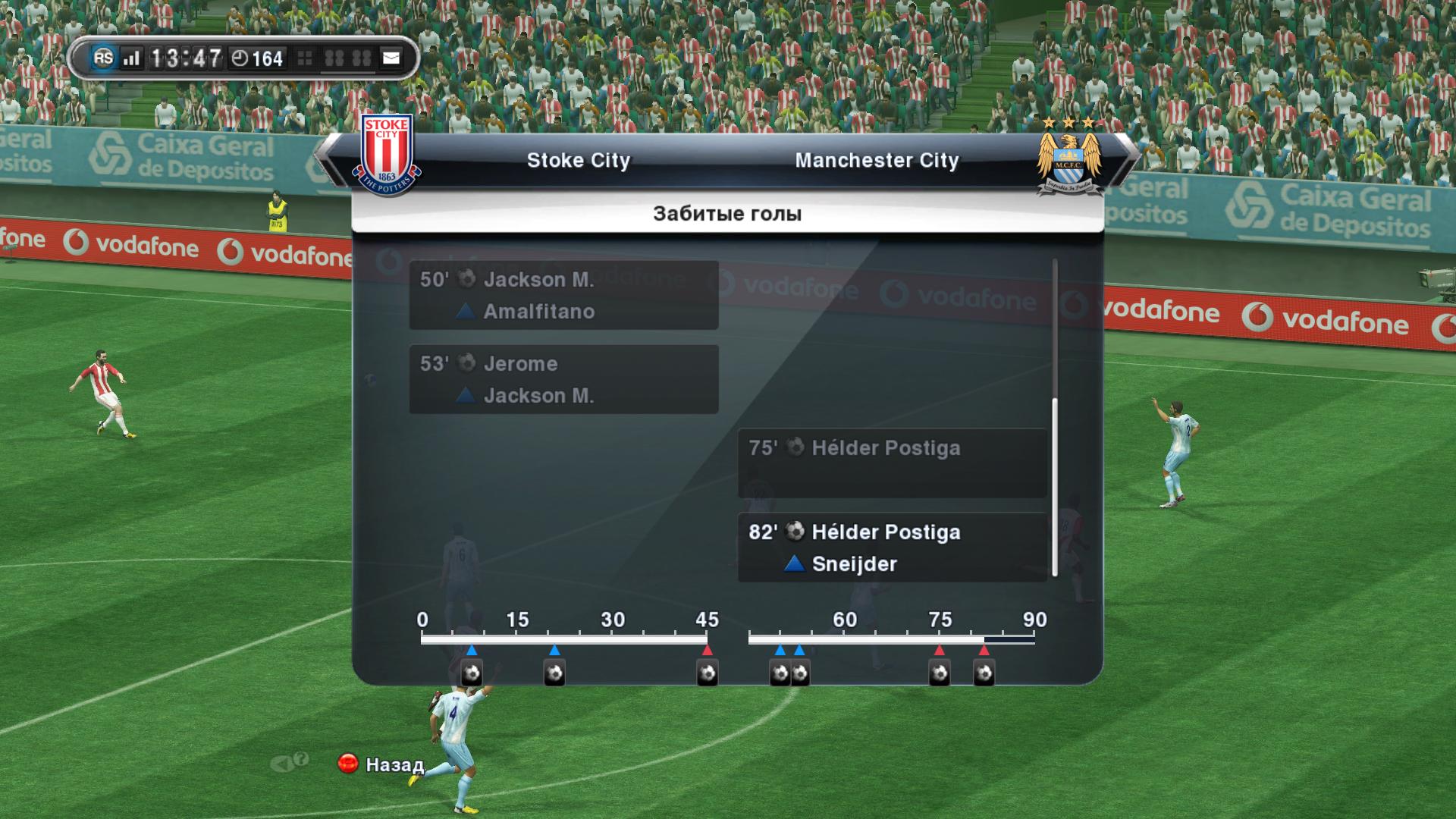Click the goals list vertical scrollbar
The image size is (1456, 819).
point(1055,485)
